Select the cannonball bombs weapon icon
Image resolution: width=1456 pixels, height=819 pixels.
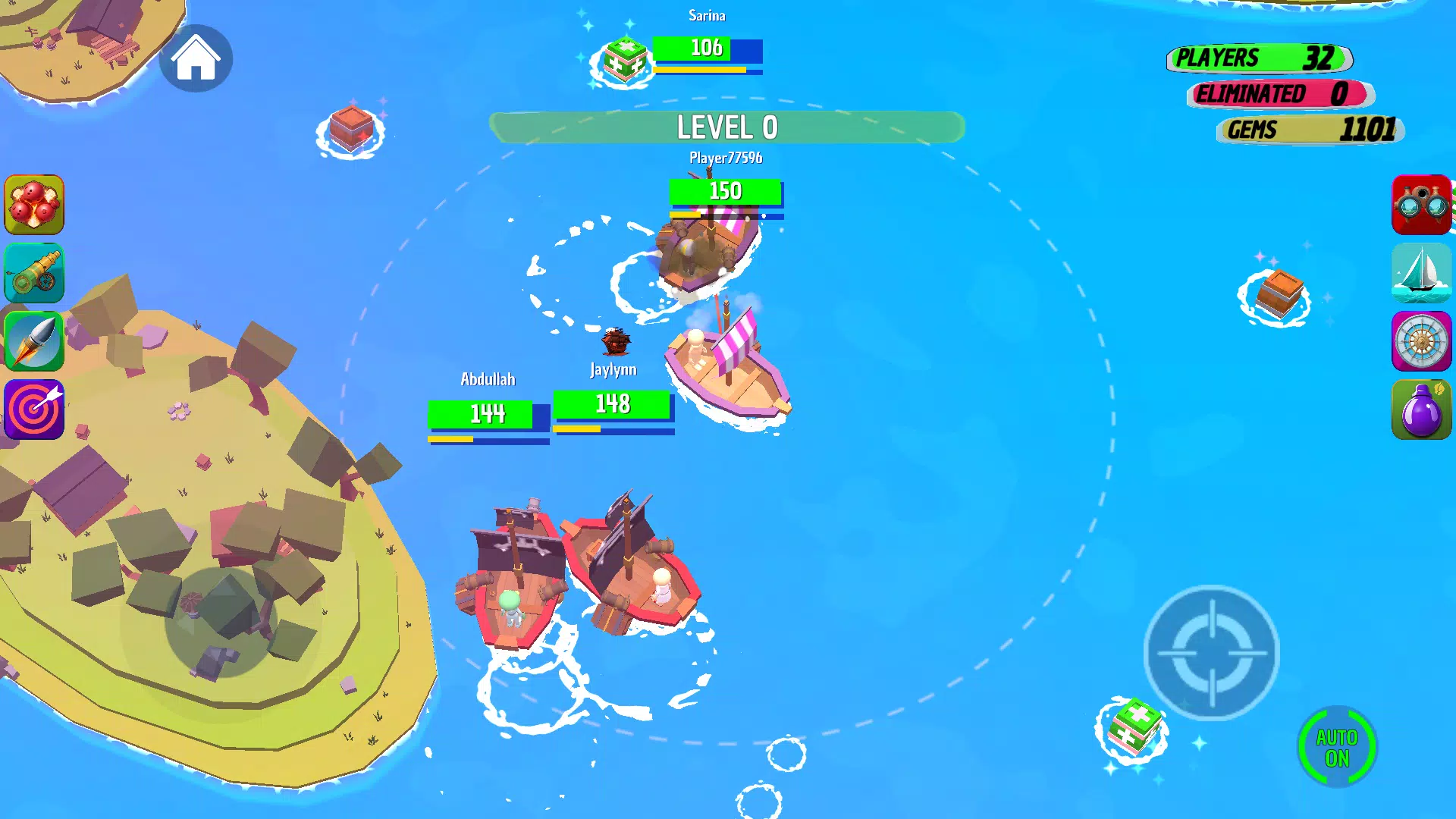tap(34, 205)
